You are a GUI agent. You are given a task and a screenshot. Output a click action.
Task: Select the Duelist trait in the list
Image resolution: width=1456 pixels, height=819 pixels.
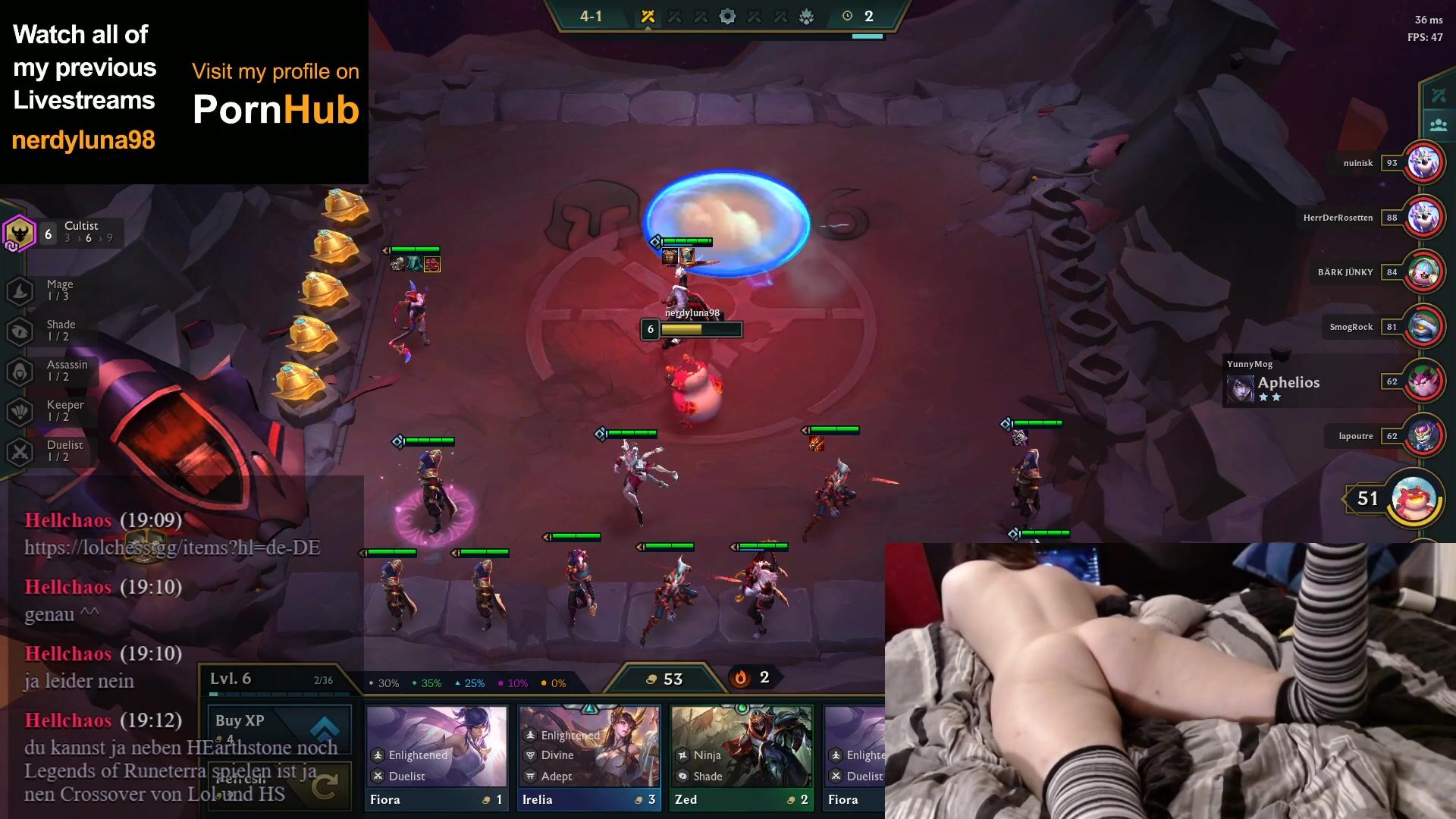[52, 451]
